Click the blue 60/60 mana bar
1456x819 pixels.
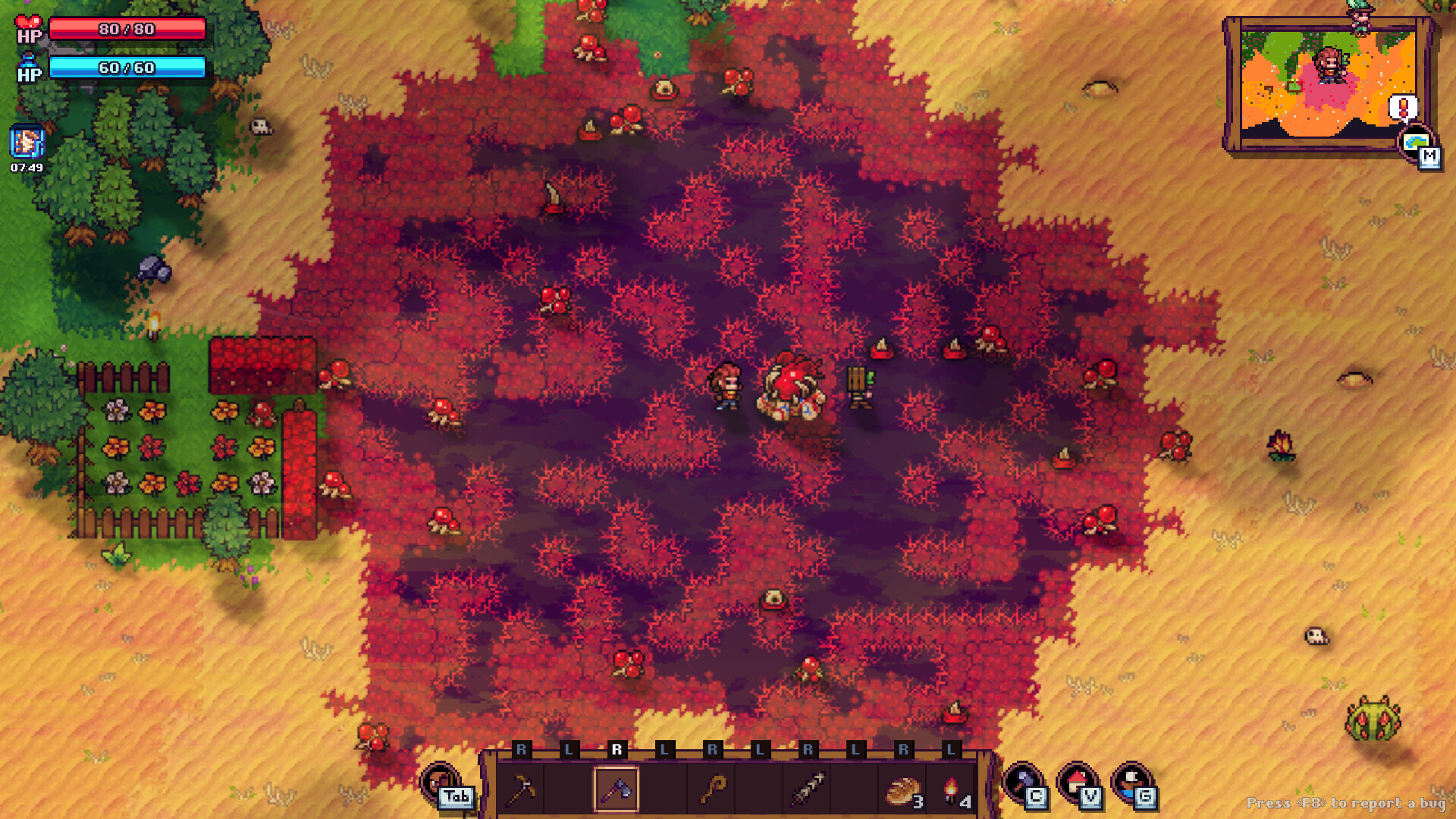(x=129, y=69)
